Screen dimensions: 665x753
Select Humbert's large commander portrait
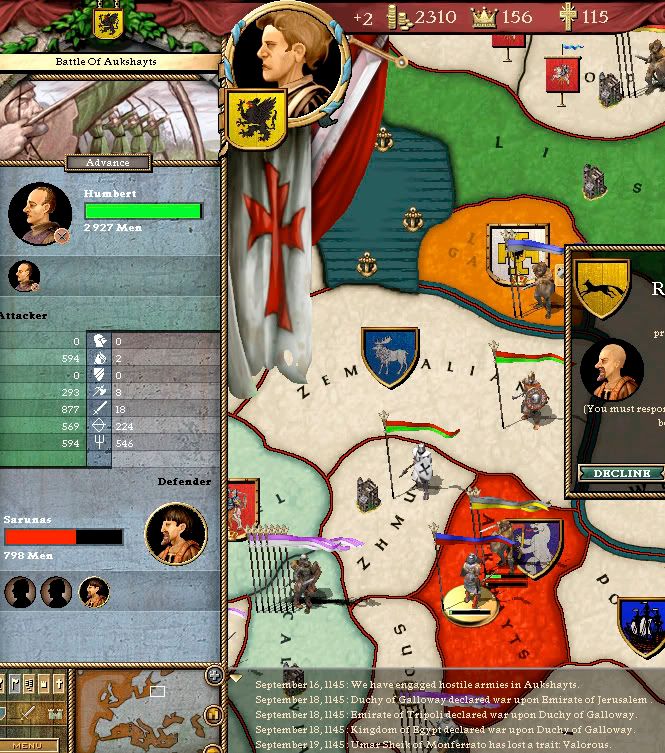tap(40, 214)
